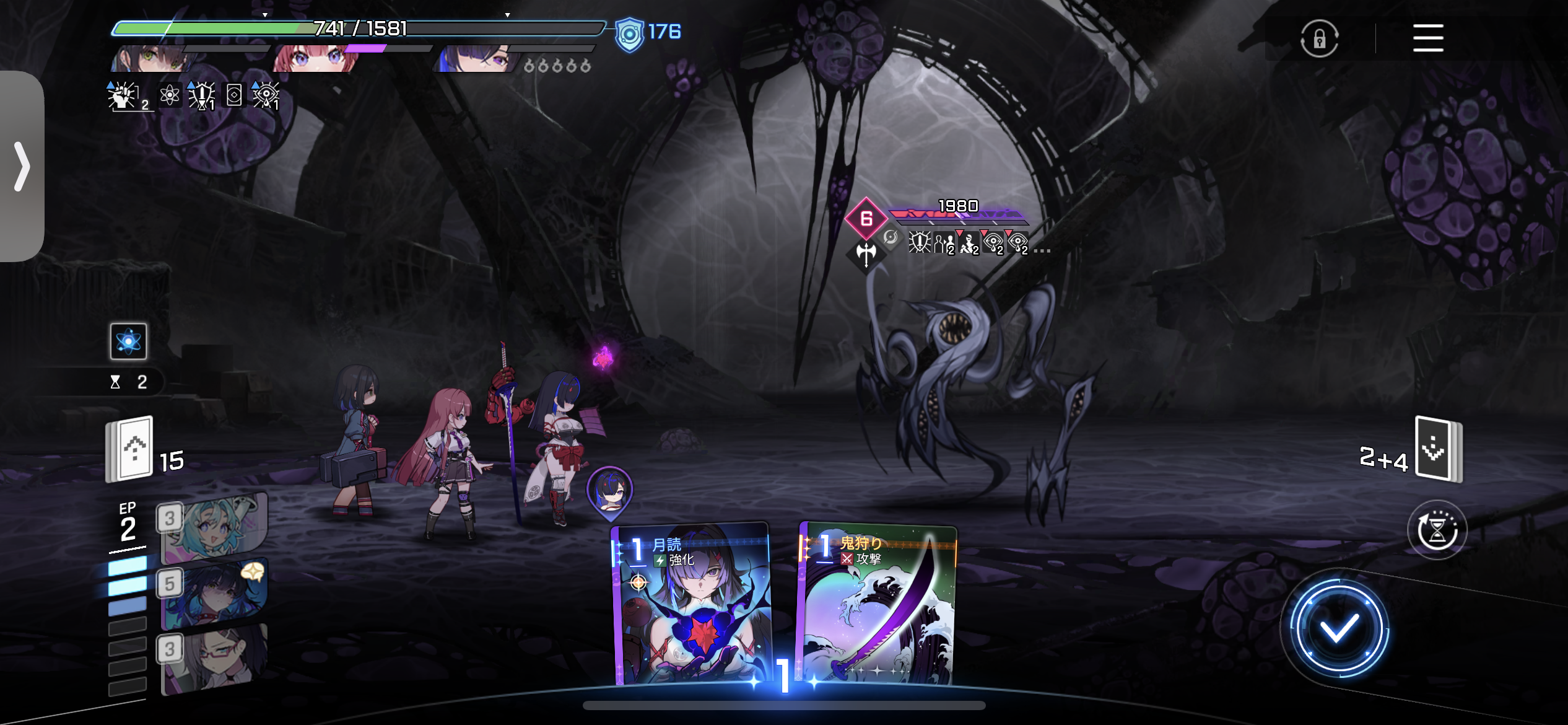Play the 月読 enhancement card

[692, 604]
